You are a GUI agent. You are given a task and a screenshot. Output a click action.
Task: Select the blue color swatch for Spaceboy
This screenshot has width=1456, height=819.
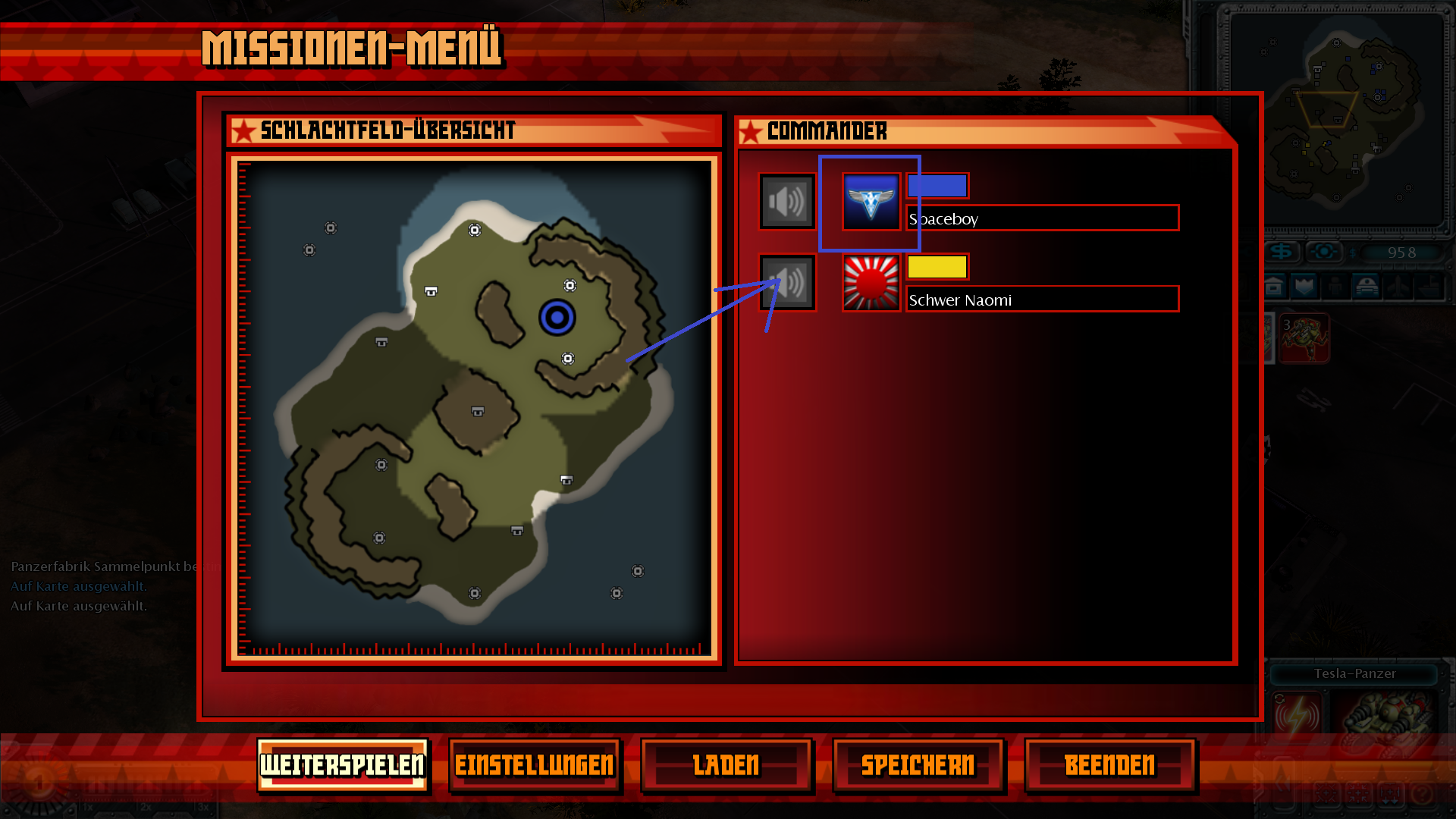pos(937,186)
